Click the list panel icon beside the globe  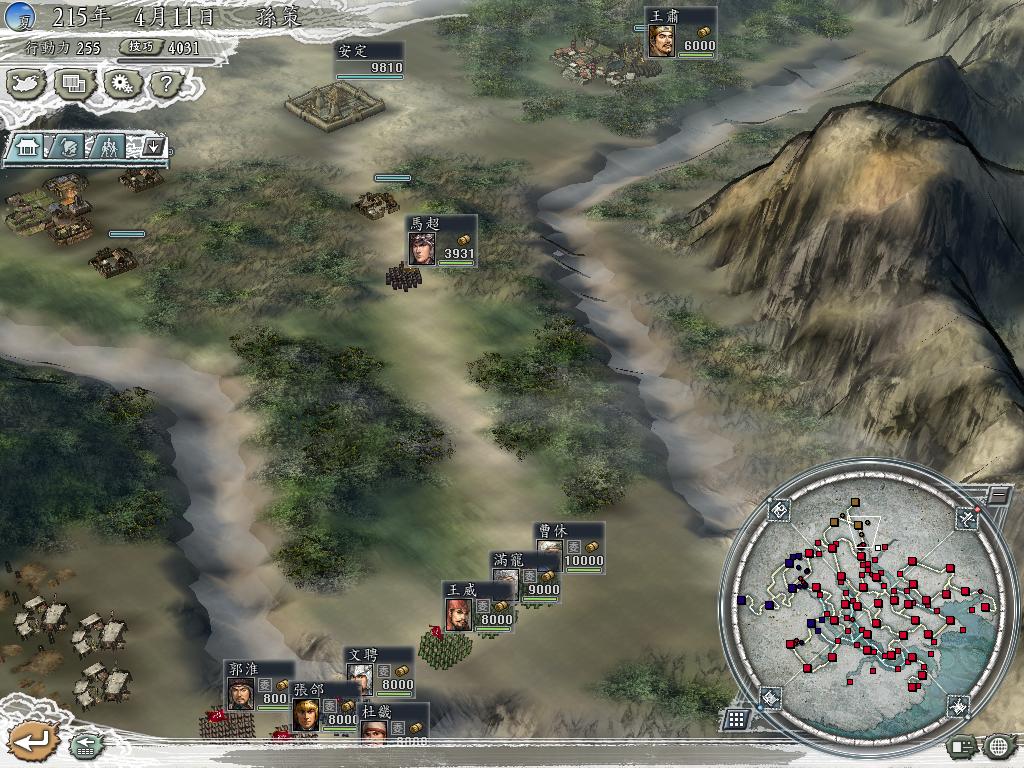962,745
